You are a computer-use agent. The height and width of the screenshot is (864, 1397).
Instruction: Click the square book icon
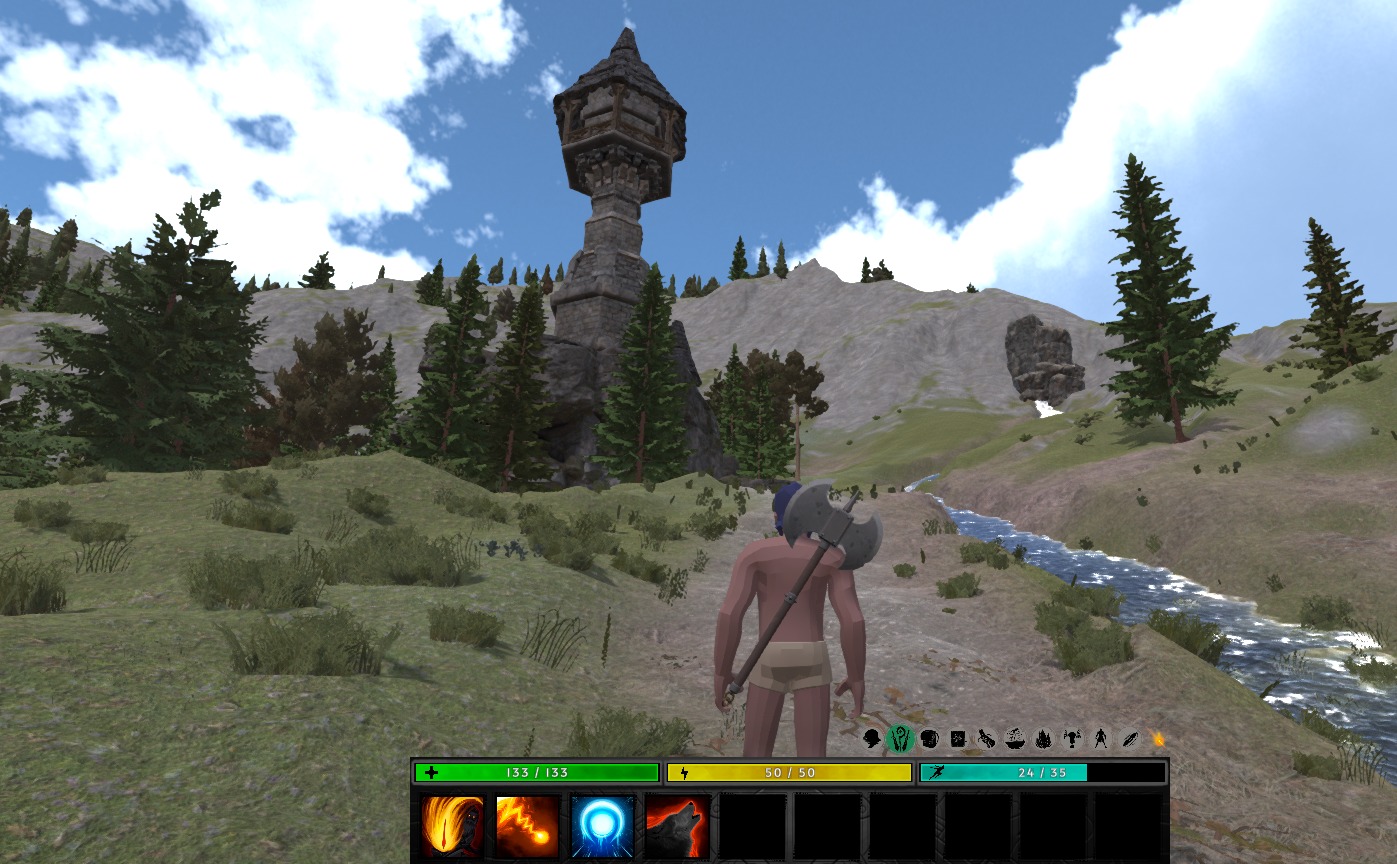pos(958,739)
